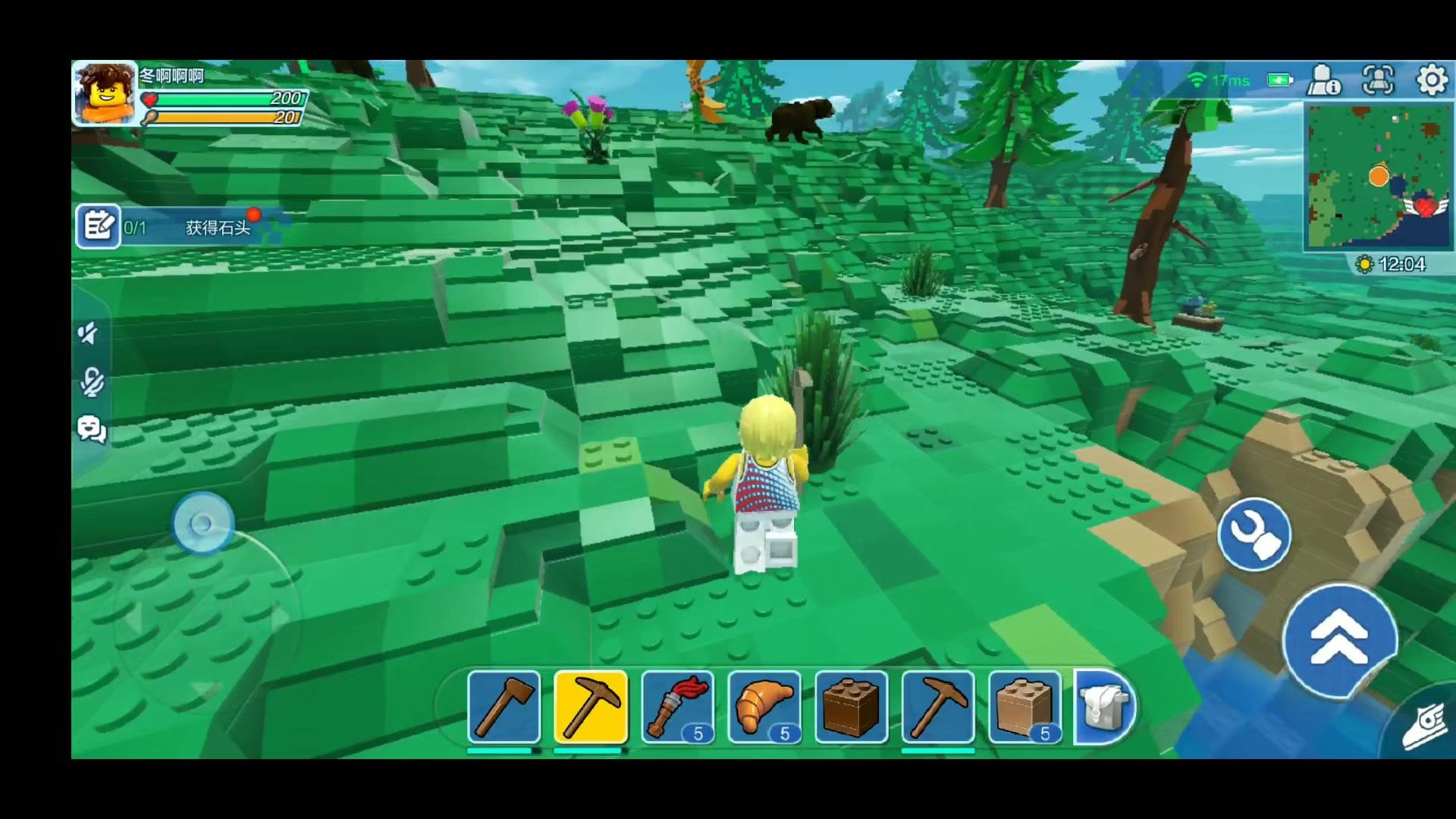Click the face-scan frame icon
Image resolution: width=1456 pixels, height=819 pixels.
[x=1378, y=80]
